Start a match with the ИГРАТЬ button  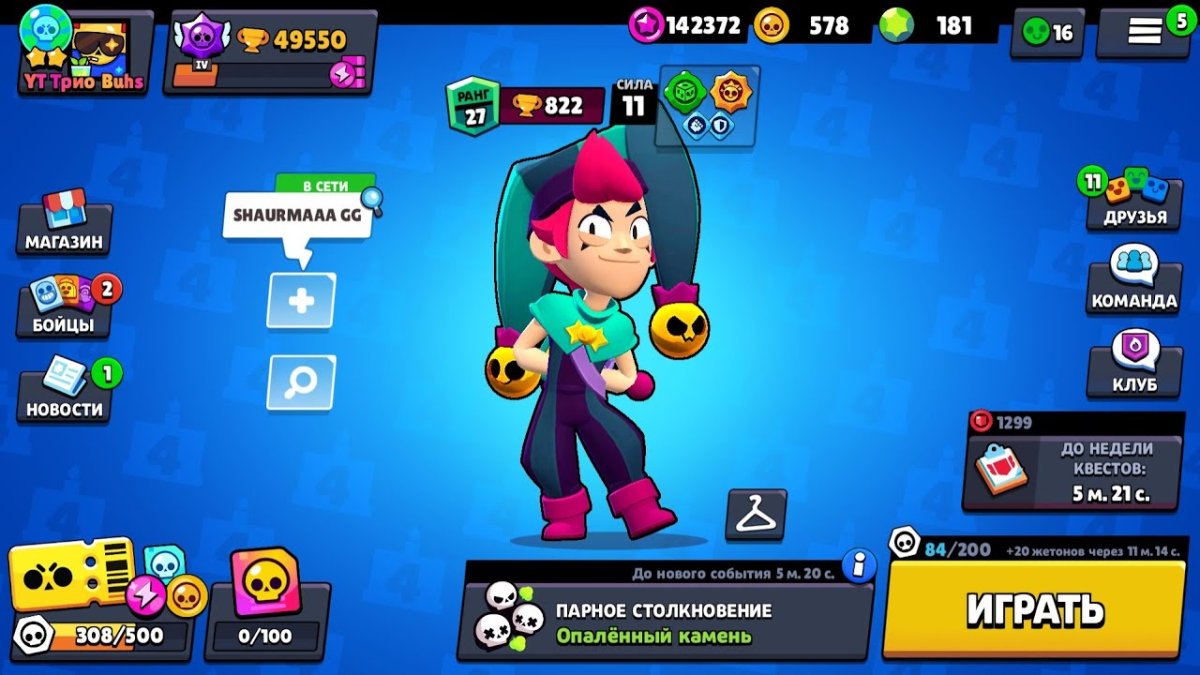(x=1034, y=609)
